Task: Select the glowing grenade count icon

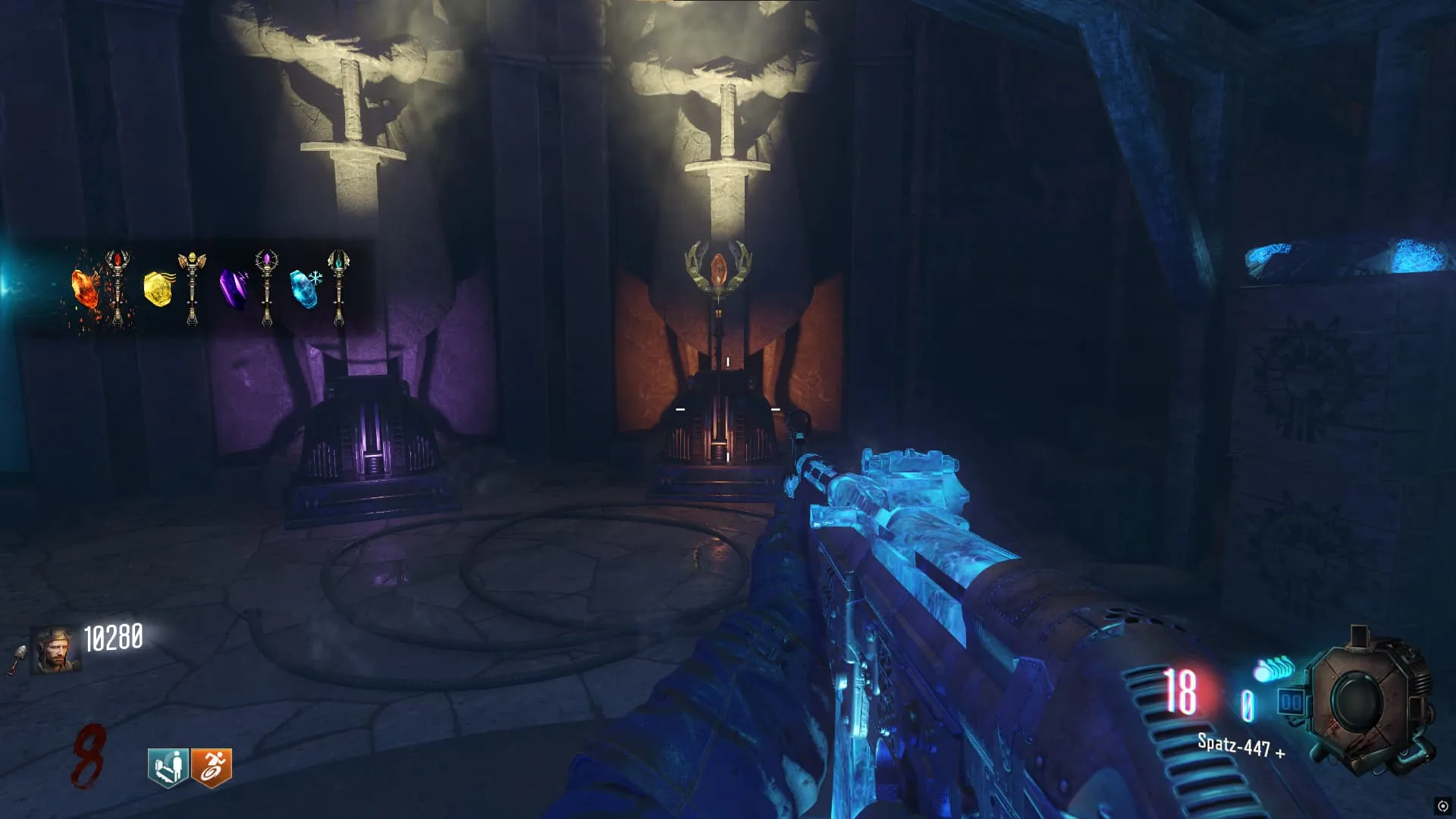Action: point(1274,669)
